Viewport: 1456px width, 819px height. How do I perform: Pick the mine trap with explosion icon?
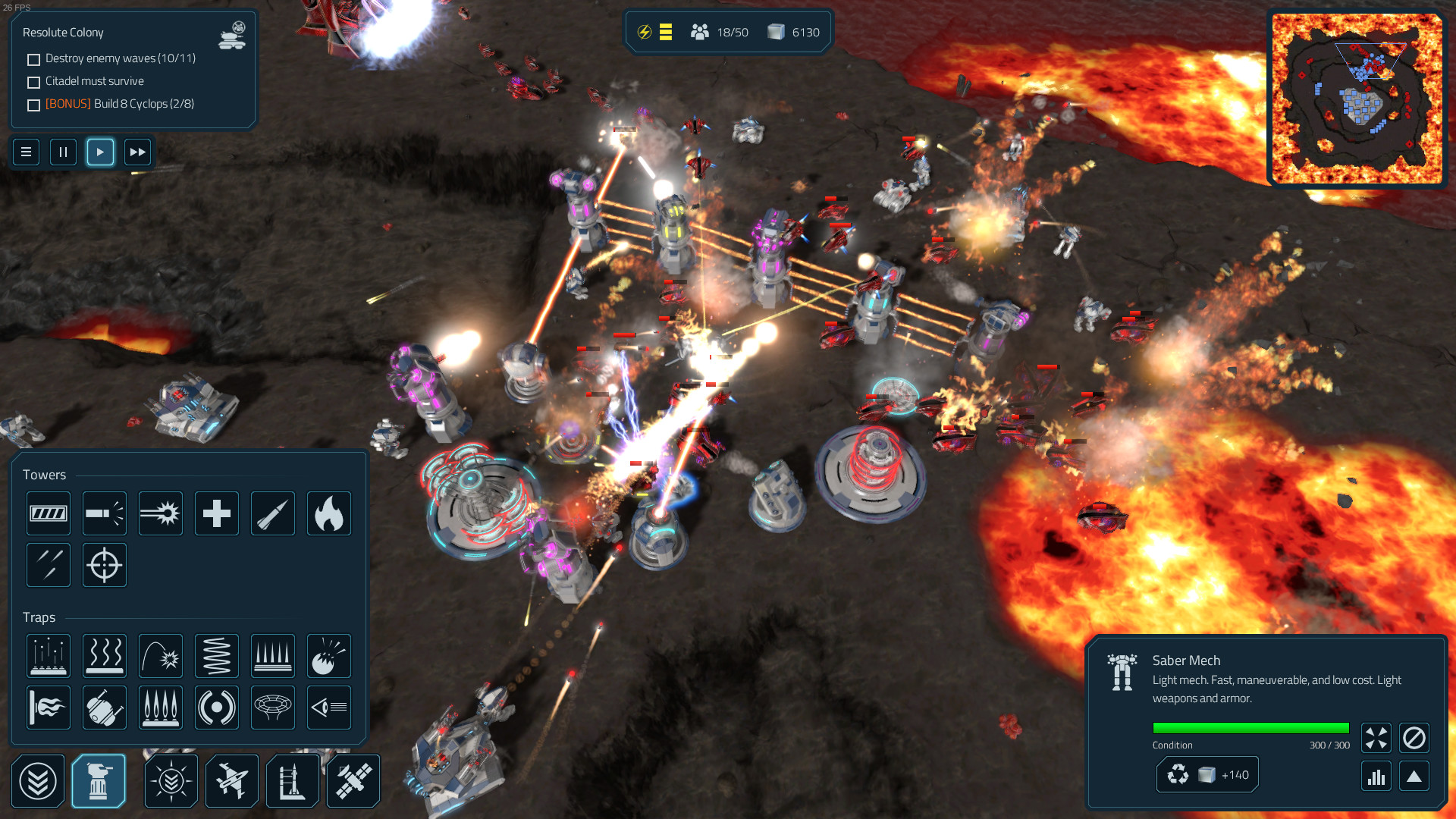(328, 655)
